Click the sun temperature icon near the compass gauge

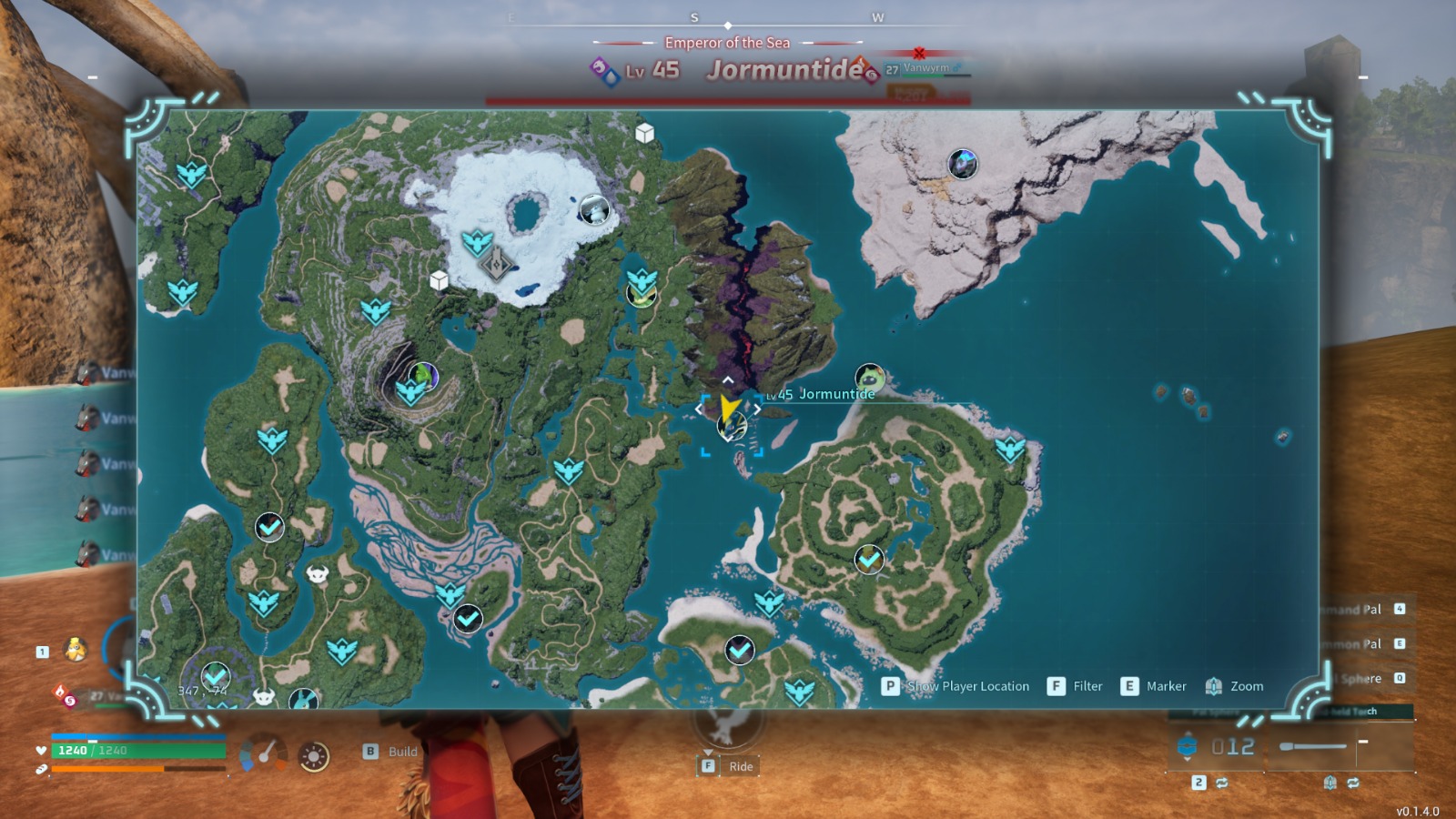(313, 755)
